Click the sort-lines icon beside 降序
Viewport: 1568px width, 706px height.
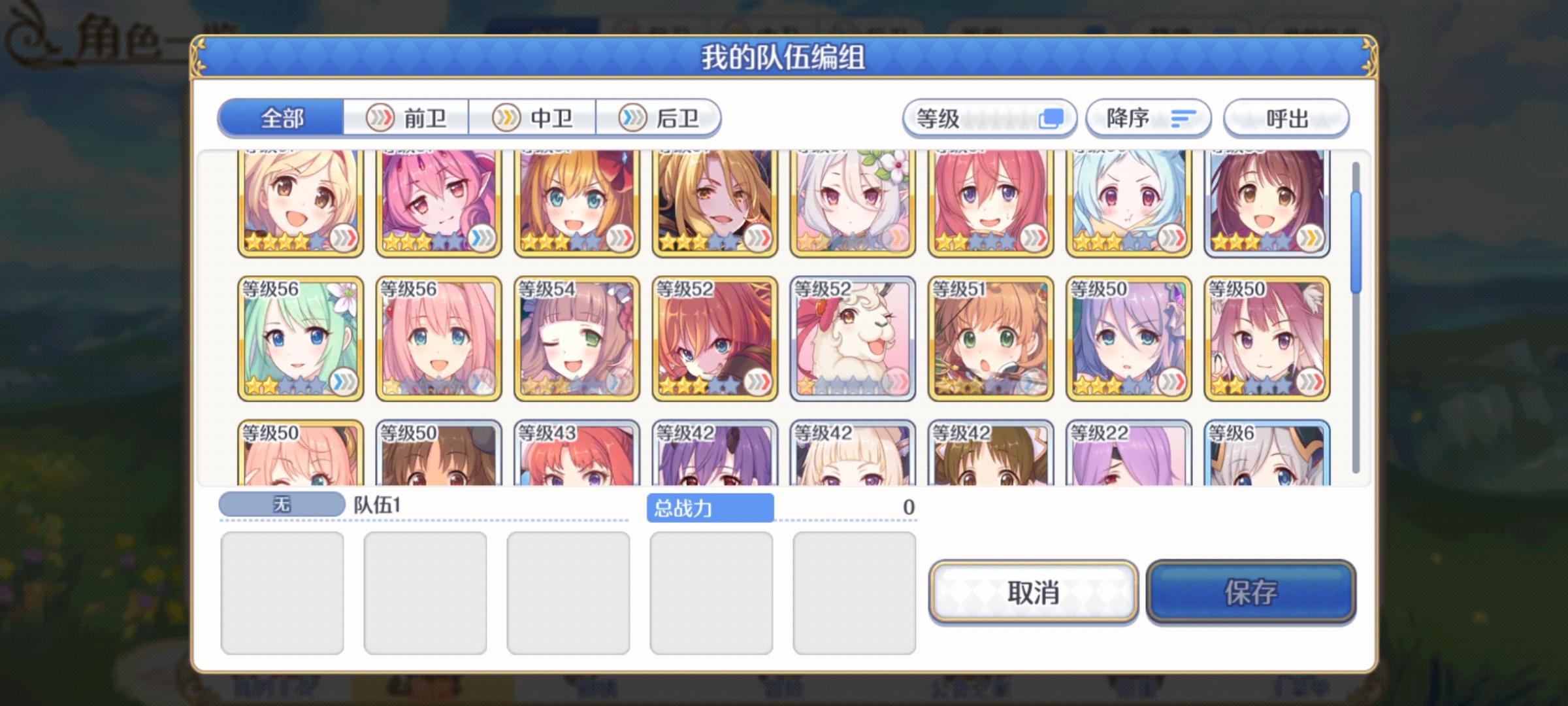click(1183, 118)
